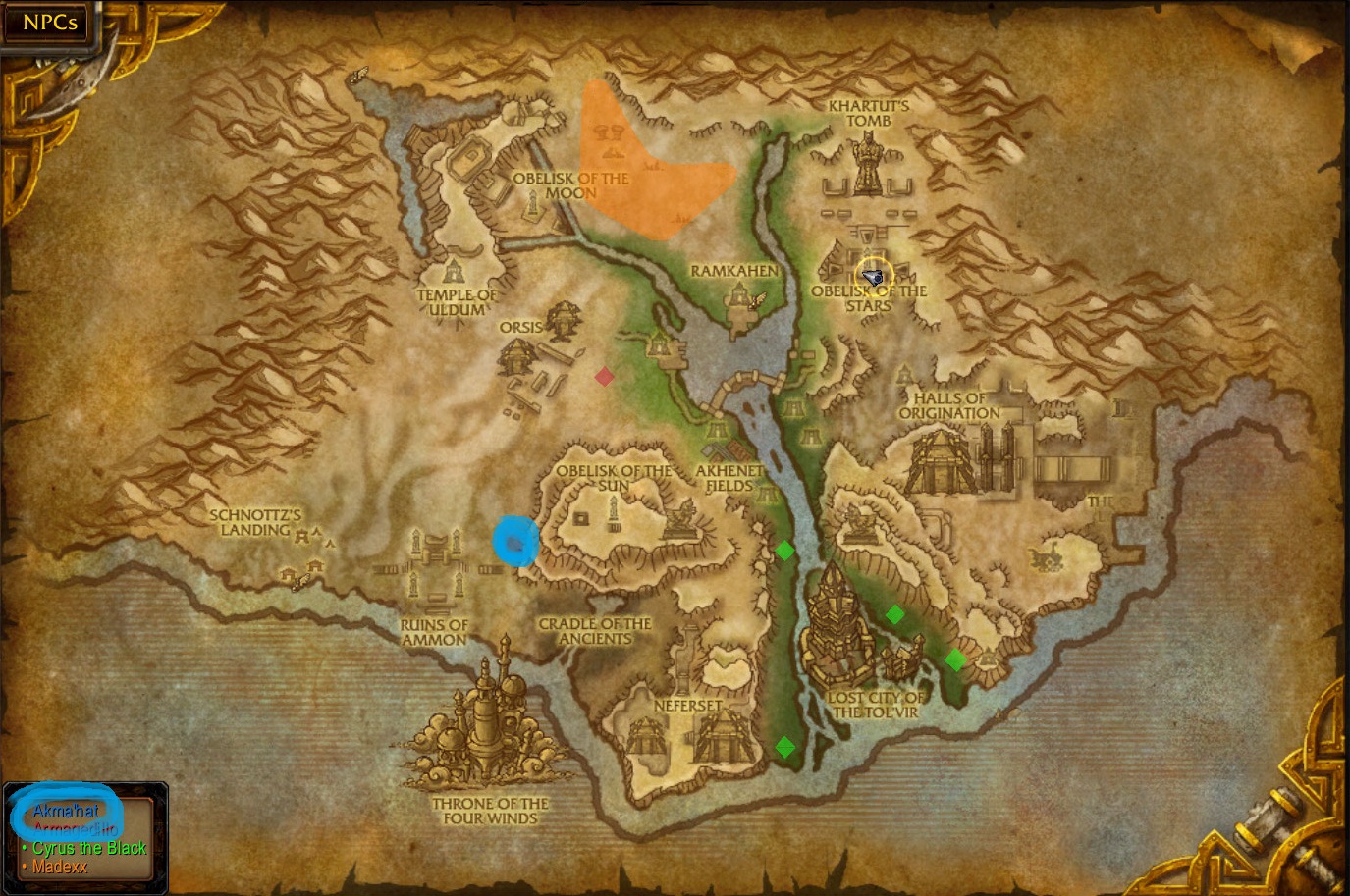This screenshot has width=1350, height=896.
Task: Toggle the Madexx legend entry
Action: [59, 867]
